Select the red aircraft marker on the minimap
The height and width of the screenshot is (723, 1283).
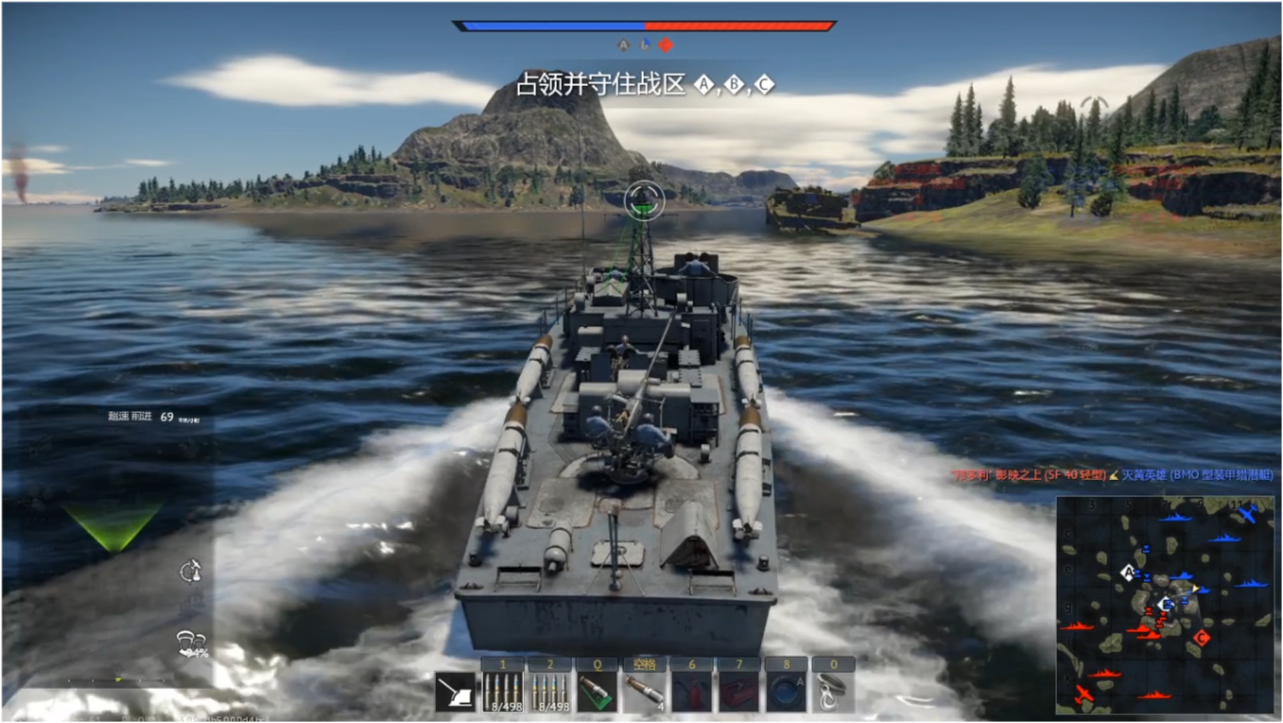1083,692
